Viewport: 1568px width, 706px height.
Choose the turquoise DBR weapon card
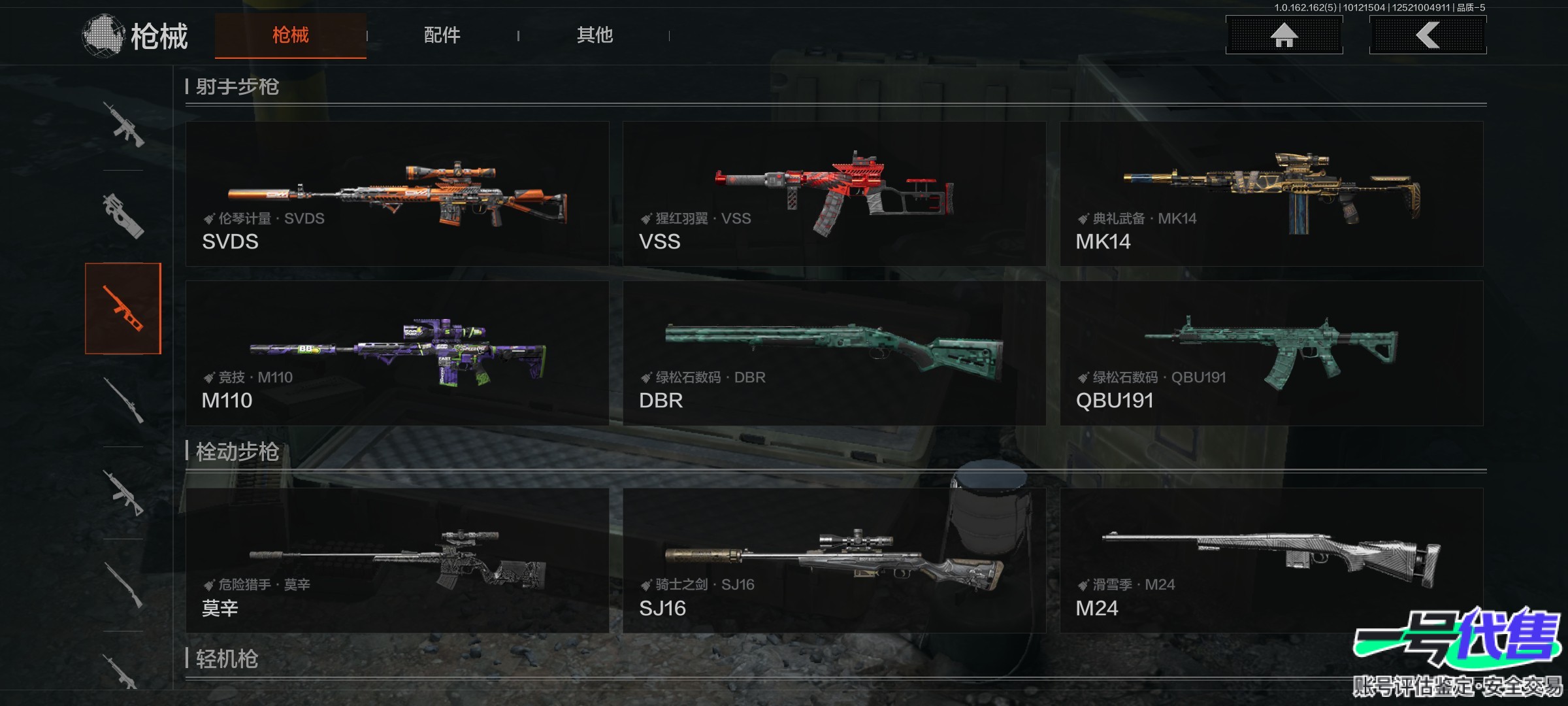(834, 353)
